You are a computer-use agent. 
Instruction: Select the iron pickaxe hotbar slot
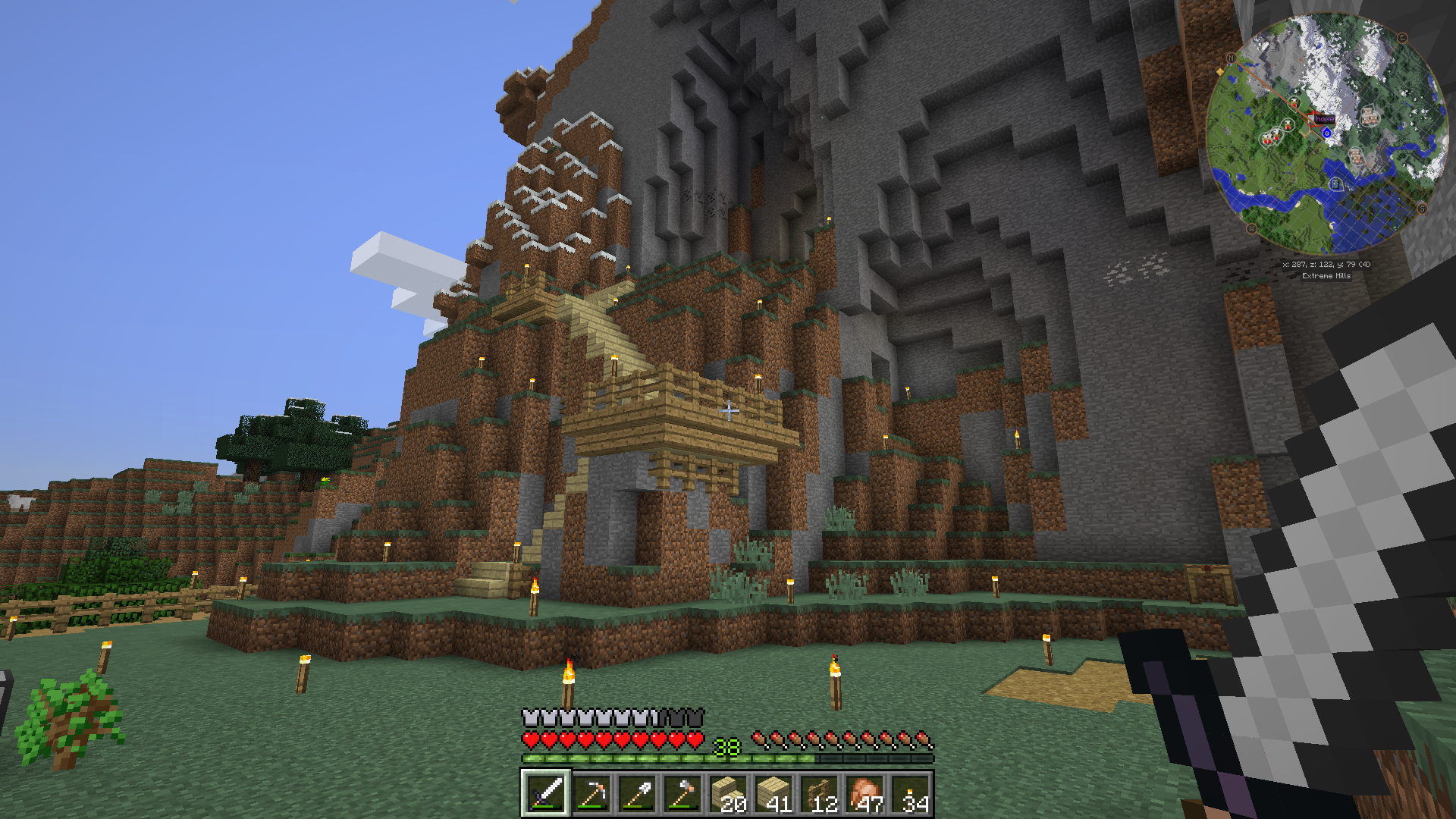pyautogui.click(x=591, y=794)
